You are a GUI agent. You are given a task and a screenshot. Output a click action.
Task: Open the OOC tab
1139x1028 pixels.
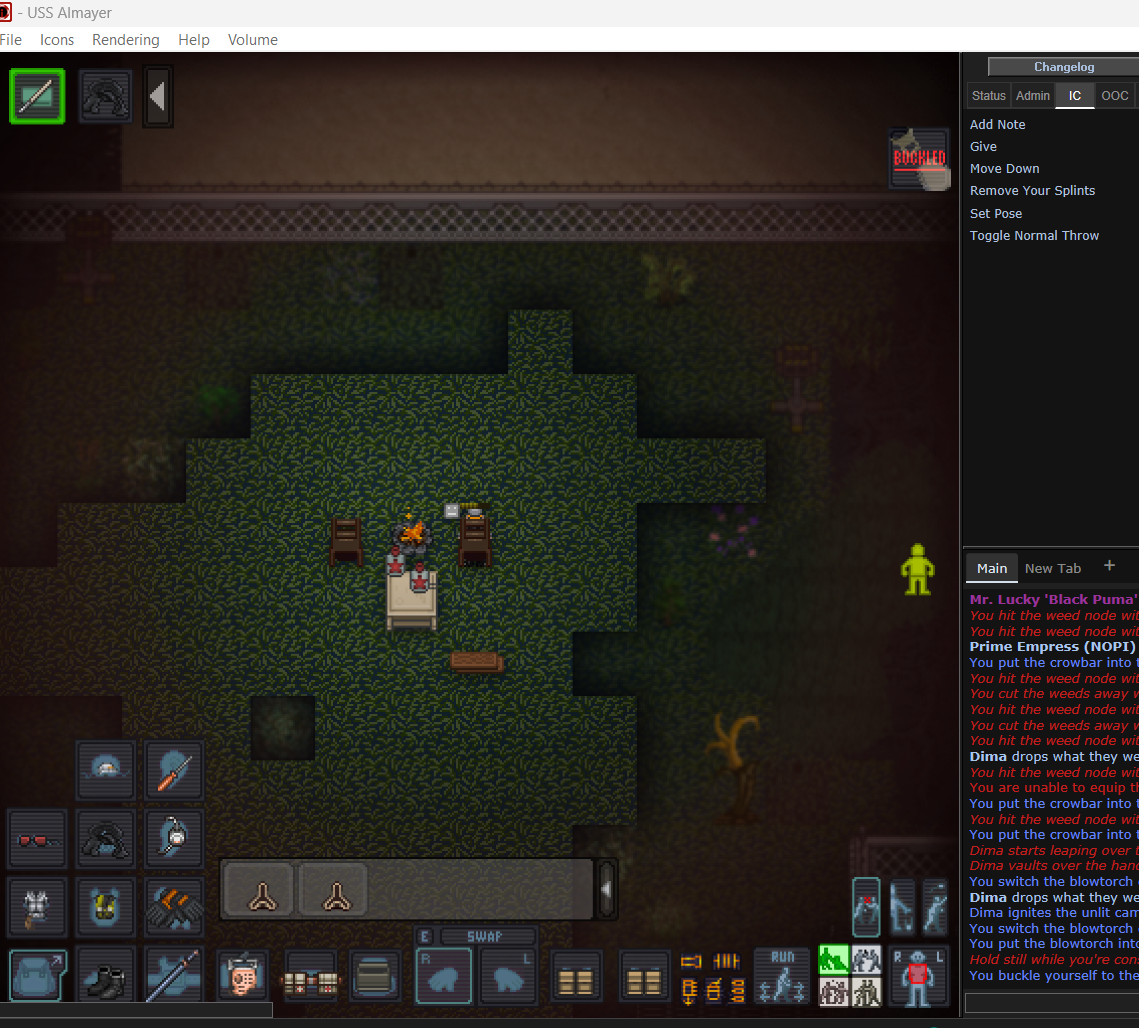[x=1114, y=96]
